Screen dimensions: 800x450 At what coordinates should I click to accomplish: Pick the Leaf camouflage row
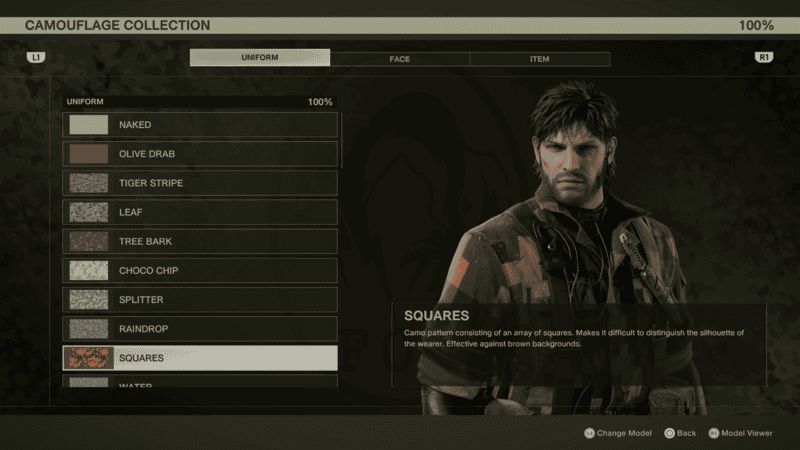[200, 212]
